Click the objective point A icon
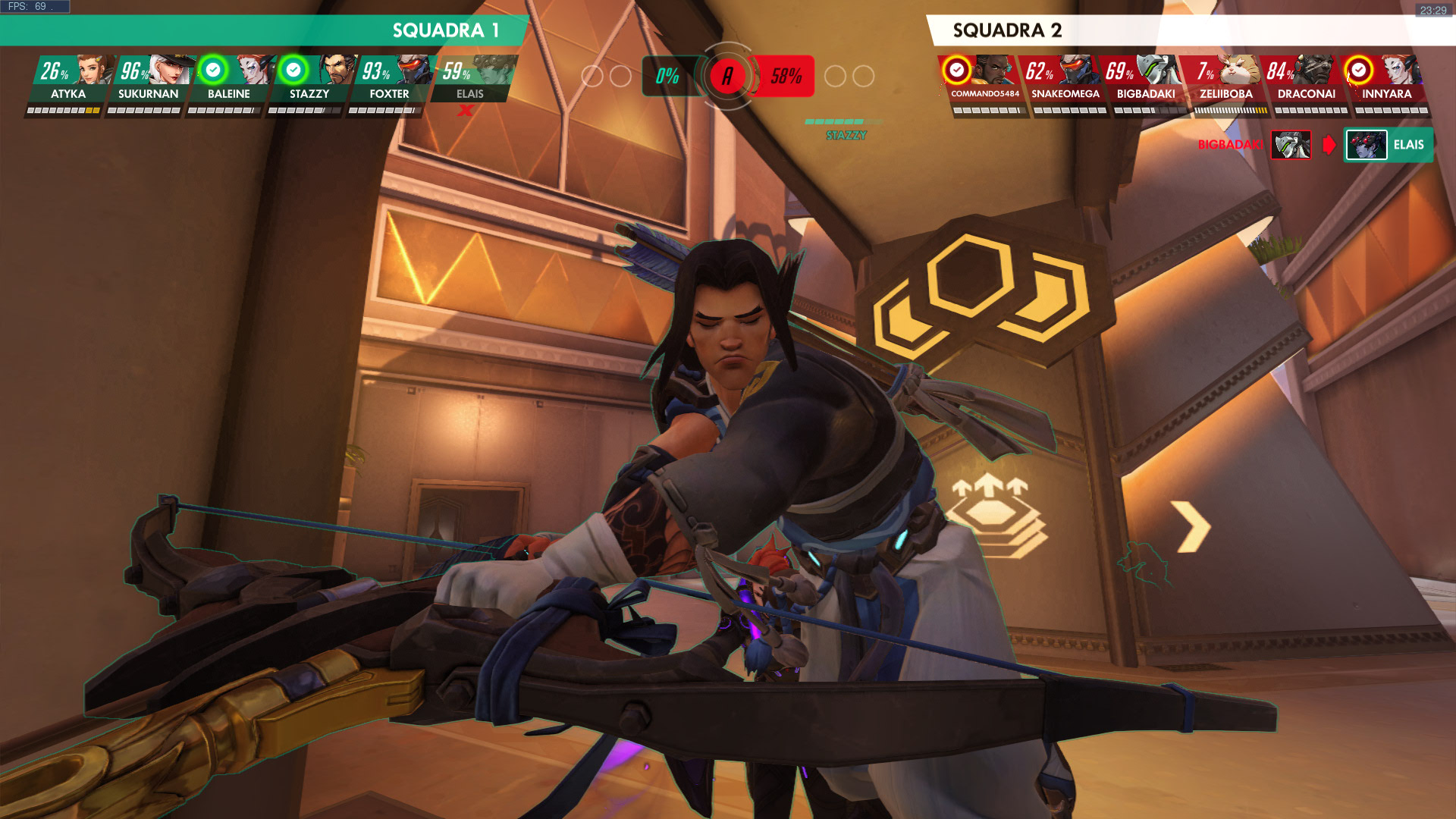This screenshot has width=1456, height=819. click(727, 76)
